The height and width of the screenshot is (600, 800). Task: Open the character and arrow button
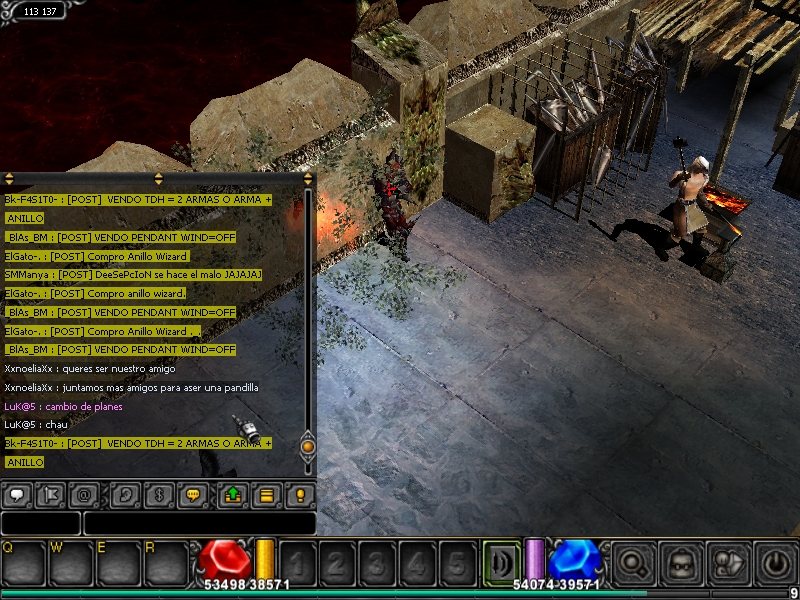click(730, 562)
